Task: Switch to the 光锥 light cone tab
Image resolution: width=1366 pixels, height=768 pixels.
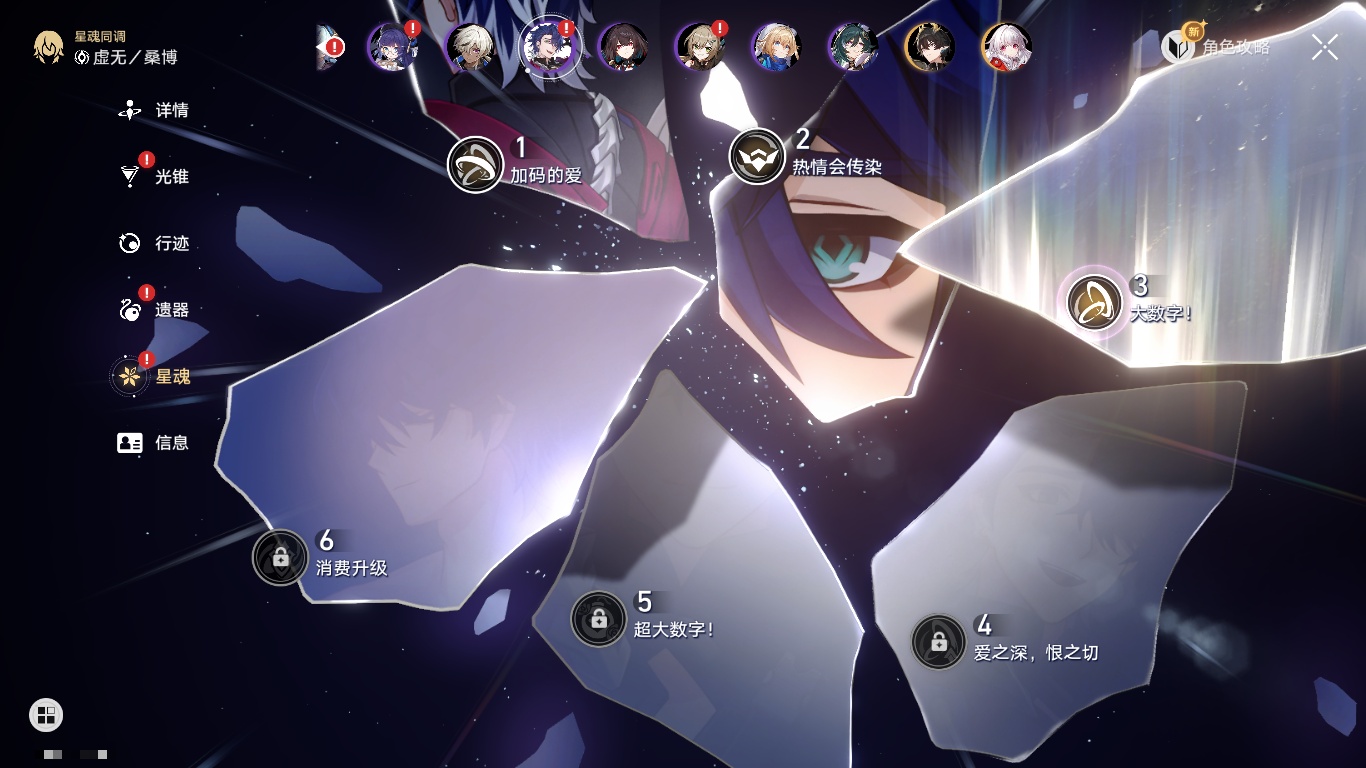Action: [x=155, y=177]
